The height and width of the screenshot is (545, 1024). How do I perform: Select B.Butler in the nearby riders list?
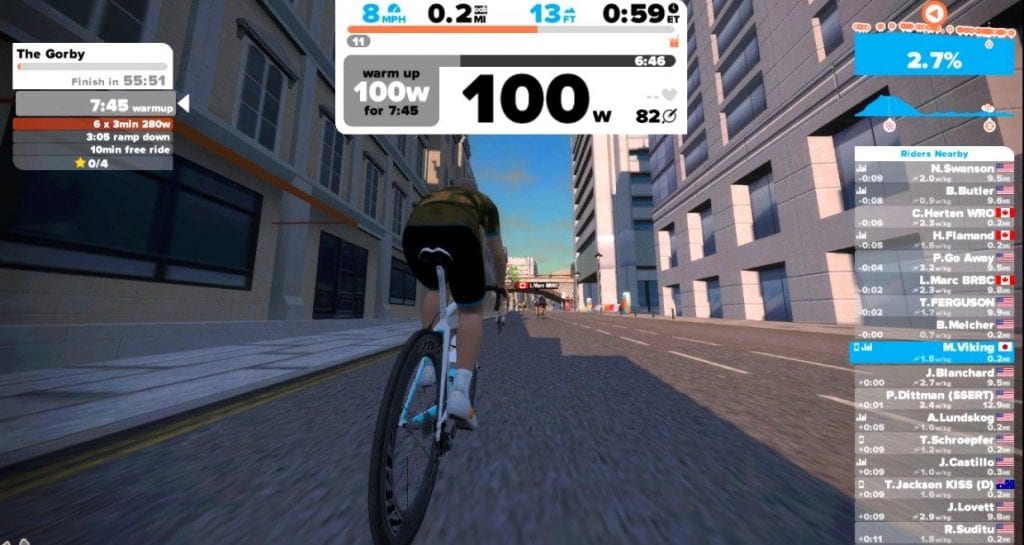click(x=933, y=195)
